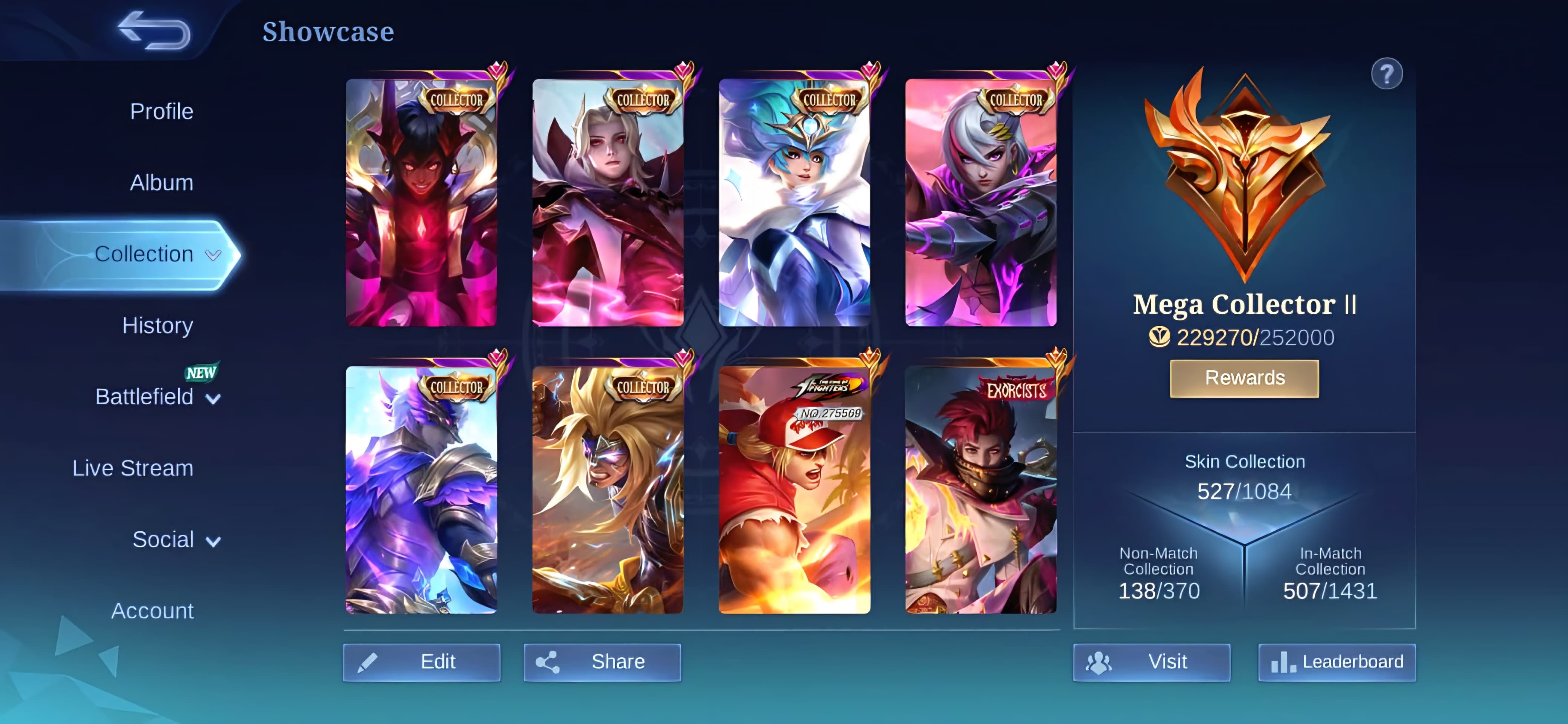Edit the skin showcase
Image resolution: width=1568 pixels, height=724 pixels.
tap(422, 662)
